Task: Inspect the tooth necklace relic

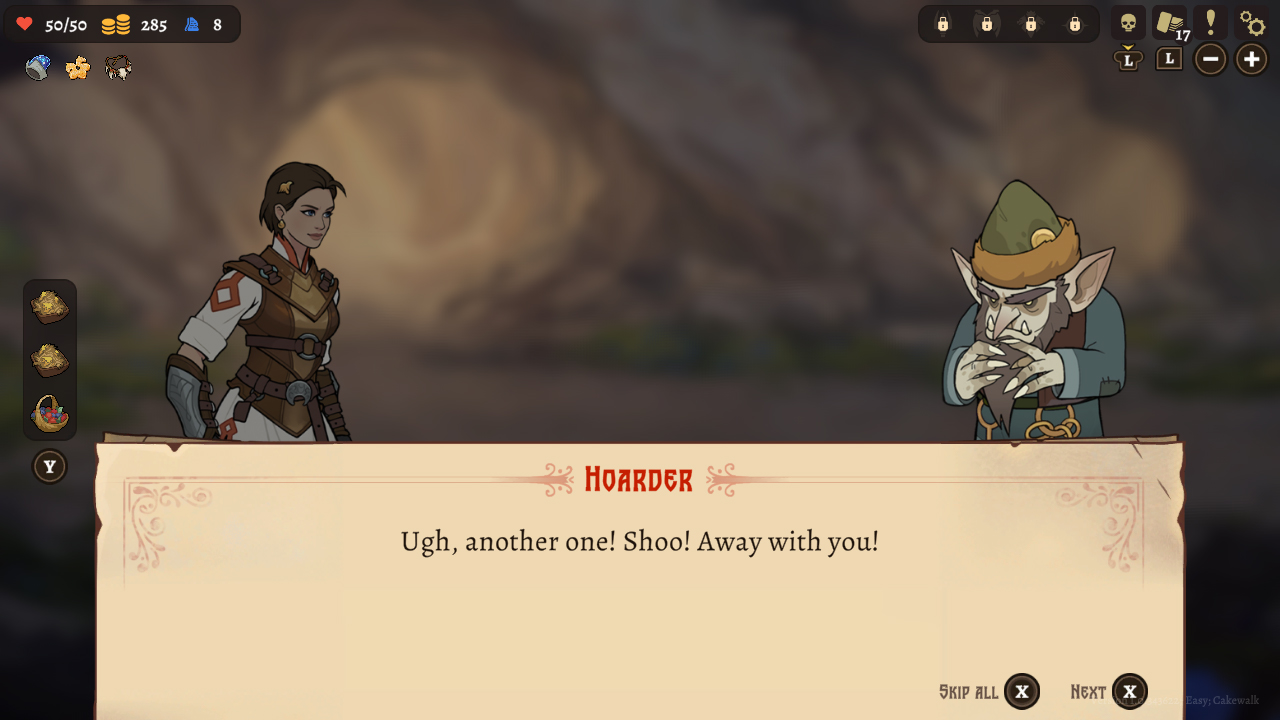Action: pos(118,67)
